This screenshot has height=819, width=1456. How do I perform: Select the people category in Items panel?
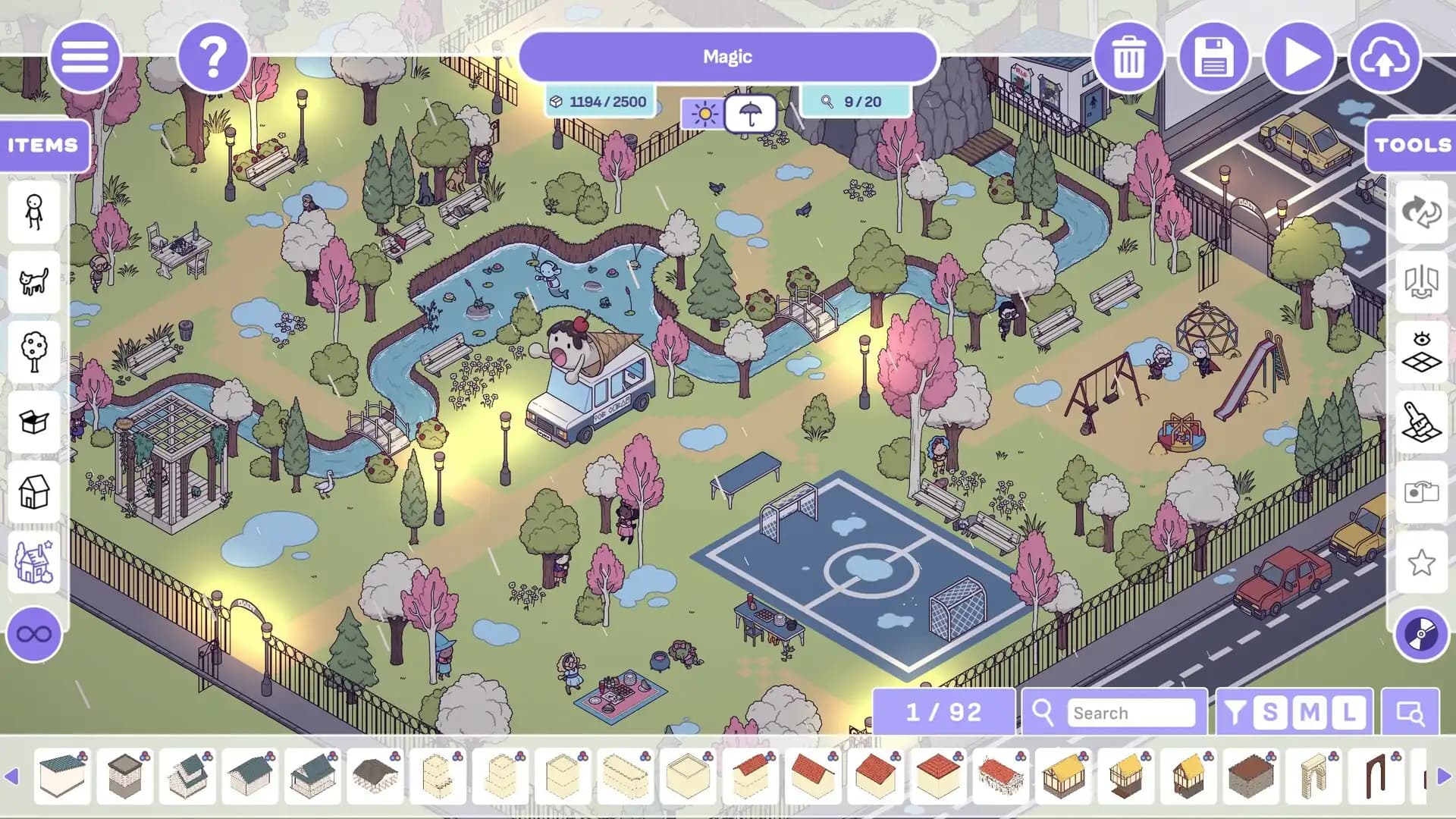pos(33,213)
